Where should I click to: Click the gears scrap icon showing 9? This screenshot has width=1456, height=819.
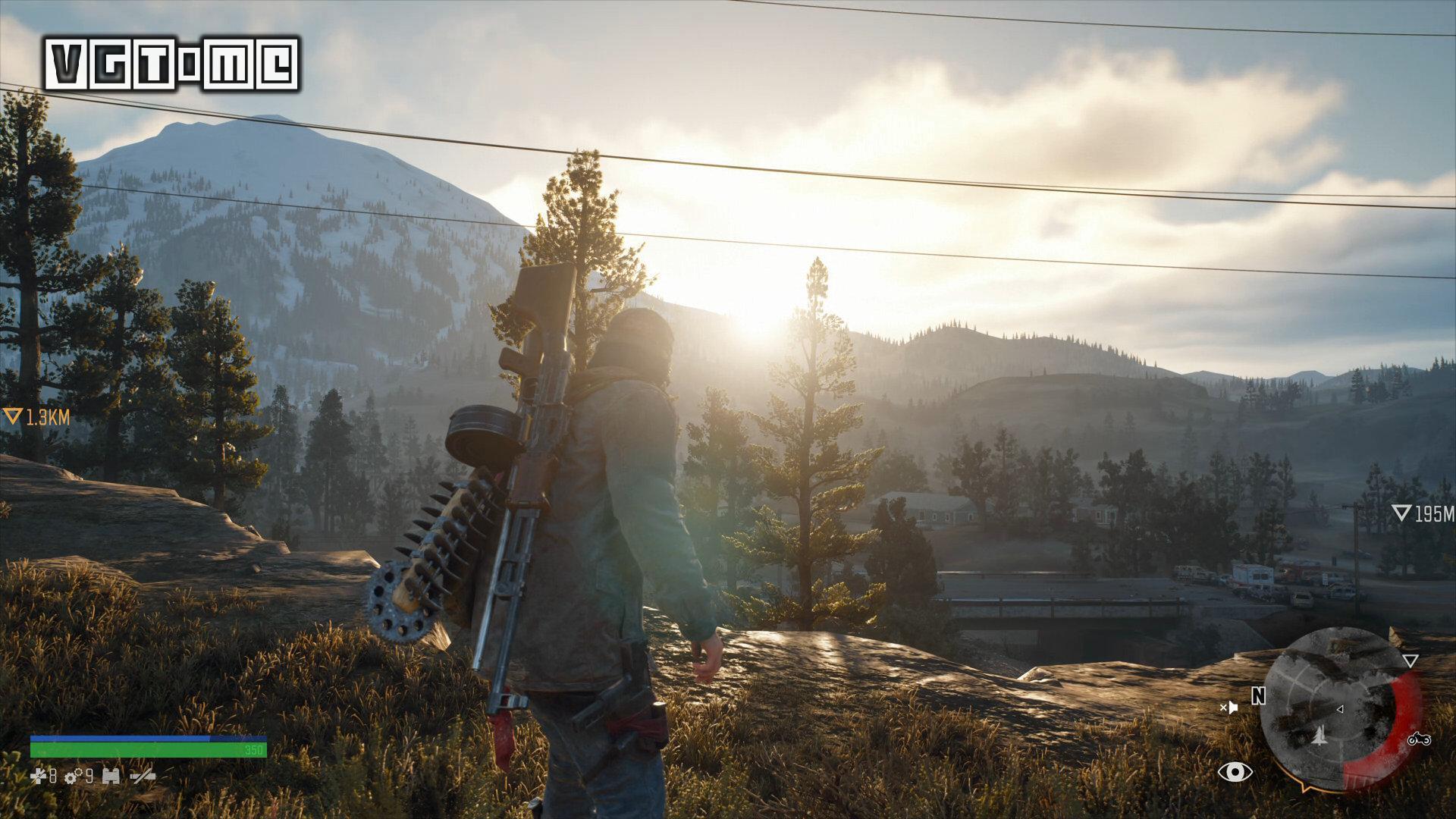pos(79,776)
